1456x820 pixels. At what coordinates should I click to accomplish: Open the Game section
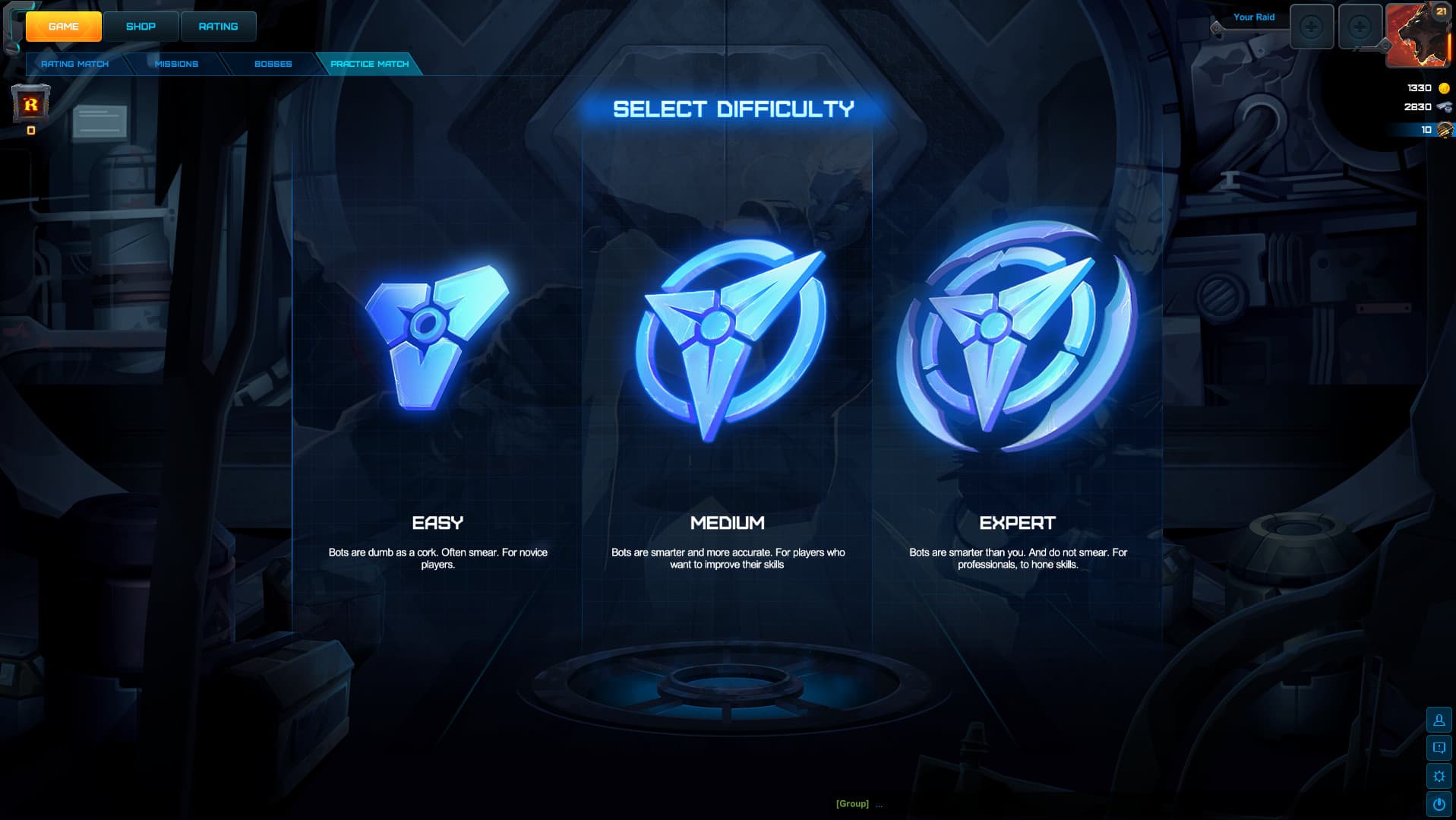coord(64,27)
